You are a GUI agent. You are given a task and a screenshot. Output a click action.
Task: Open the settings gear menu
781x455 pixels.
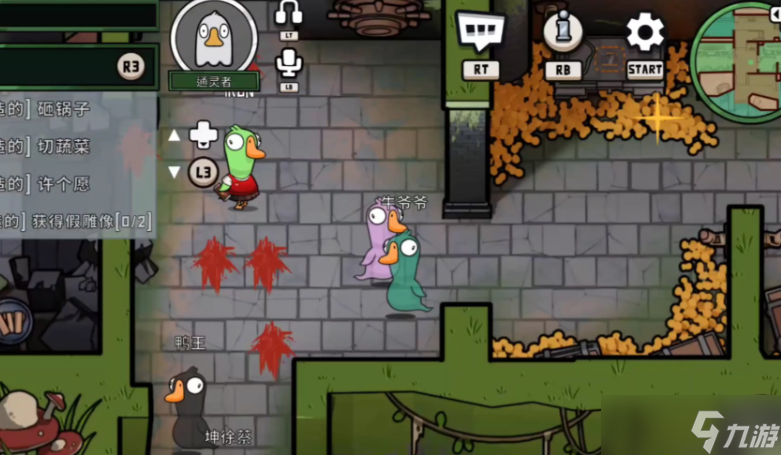[645, 32]
